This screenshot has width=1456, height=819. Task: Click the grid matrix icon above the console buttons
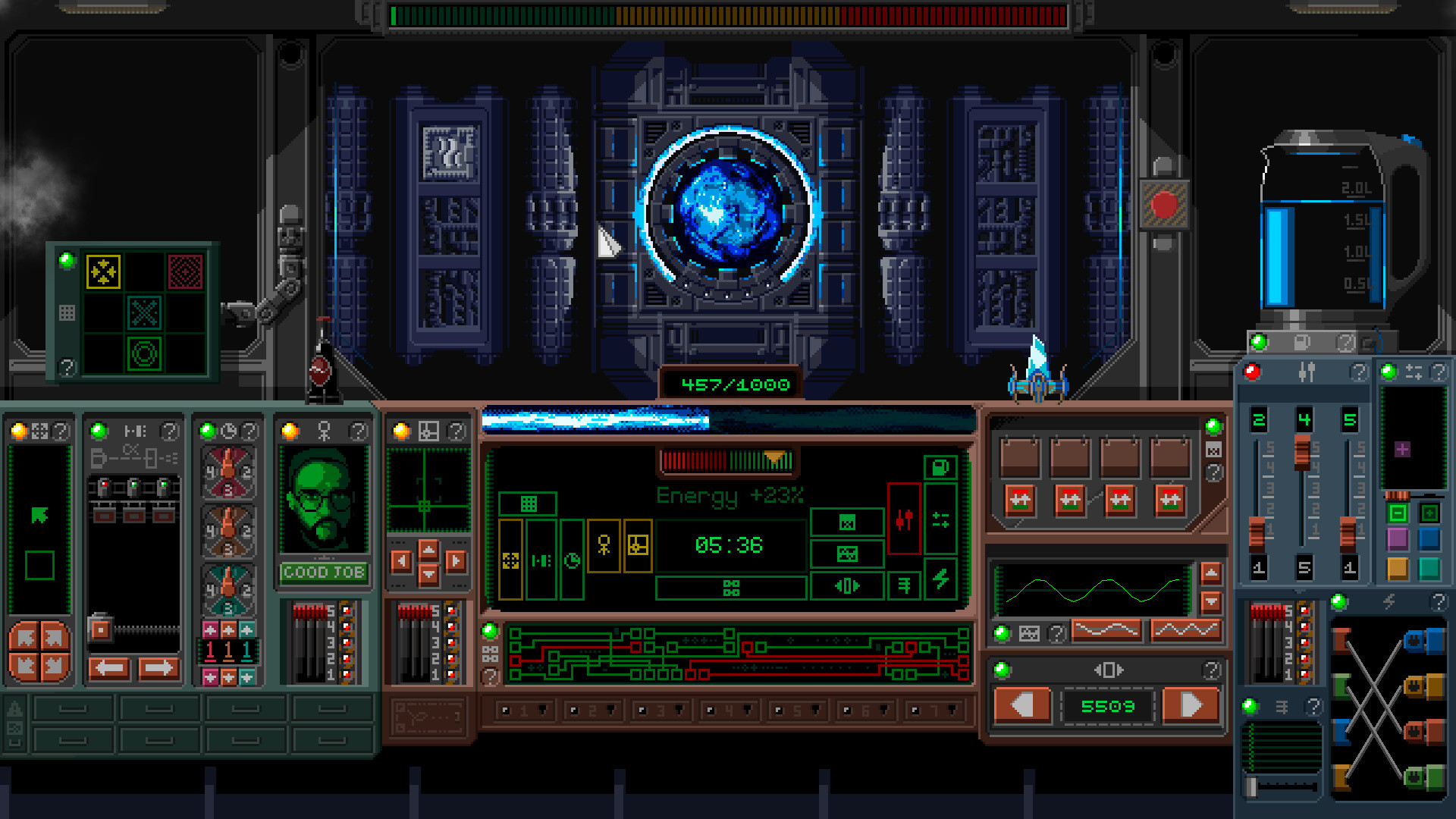tap(529, 504)
